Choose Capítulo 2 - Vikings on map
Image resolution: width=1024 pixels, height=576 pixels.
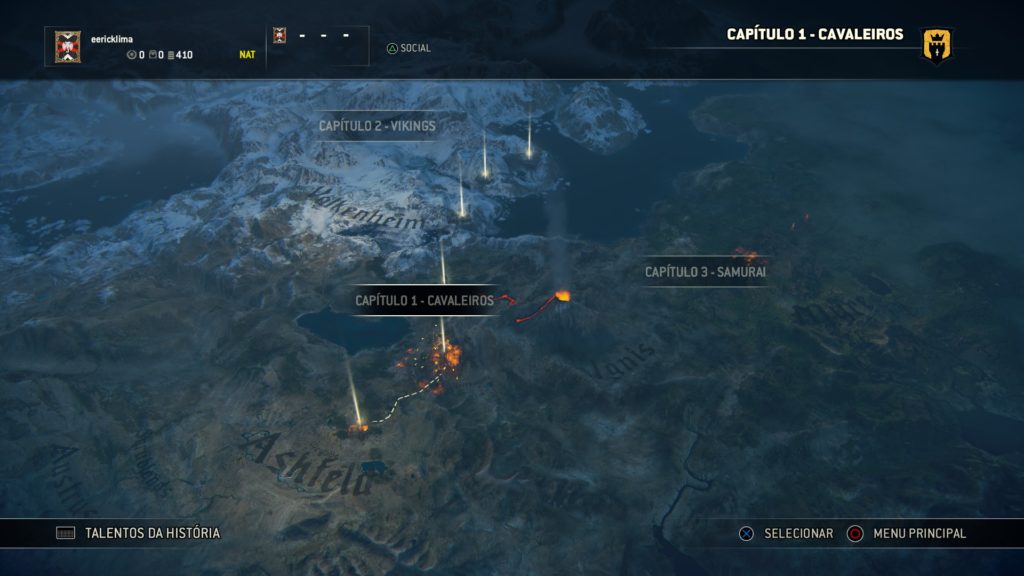(377, 126)
